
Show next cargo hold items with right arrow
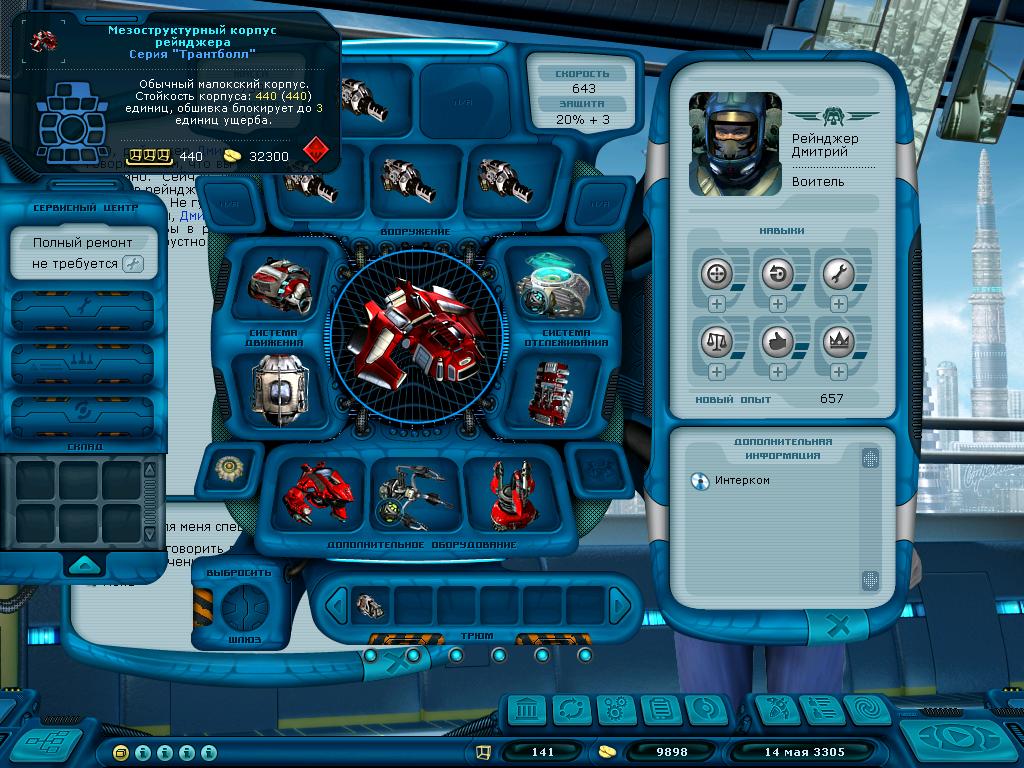point(620,605)
